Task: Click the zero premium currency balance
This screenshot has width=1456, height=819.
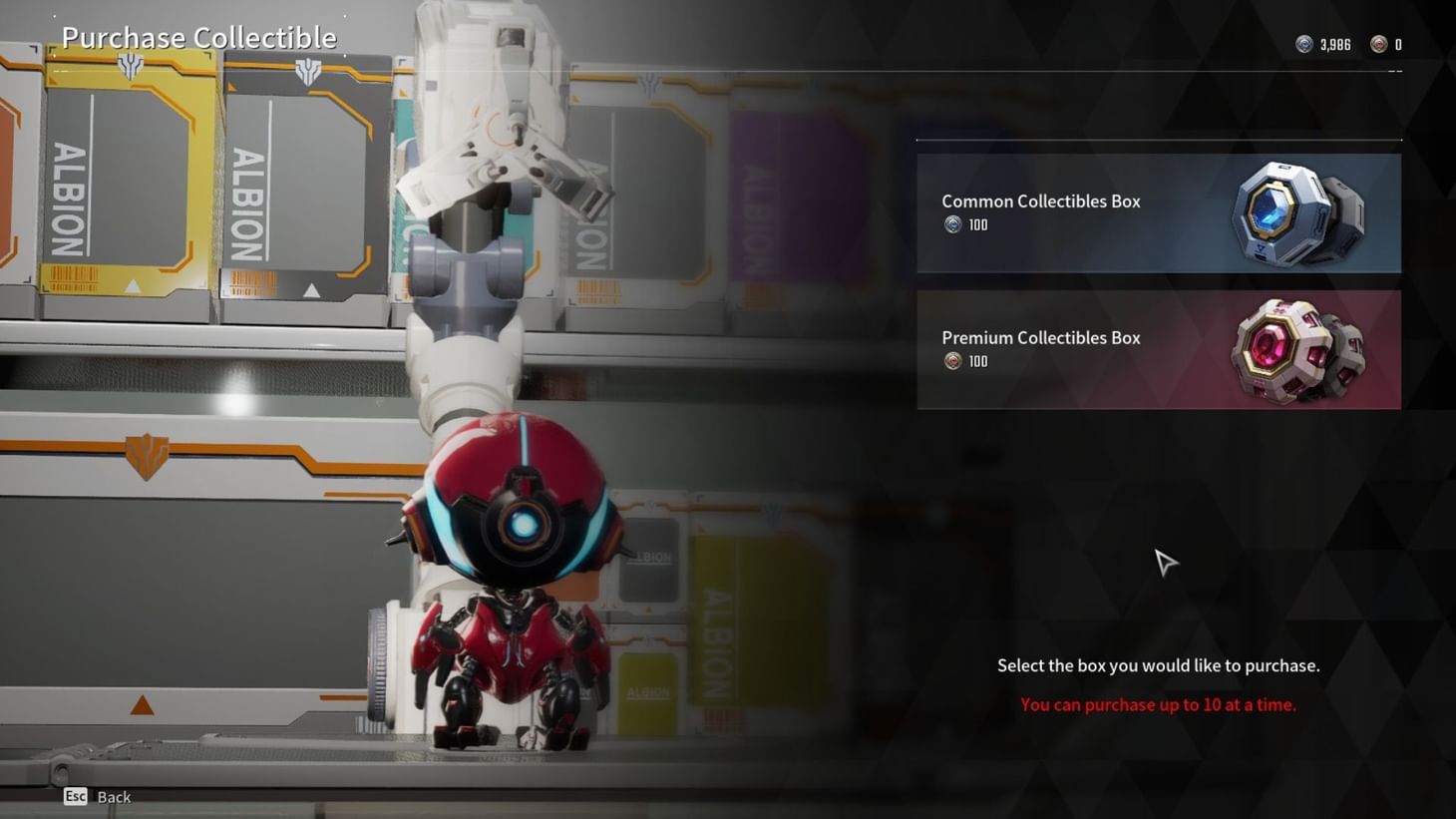Action: [x=1399, y=44]
